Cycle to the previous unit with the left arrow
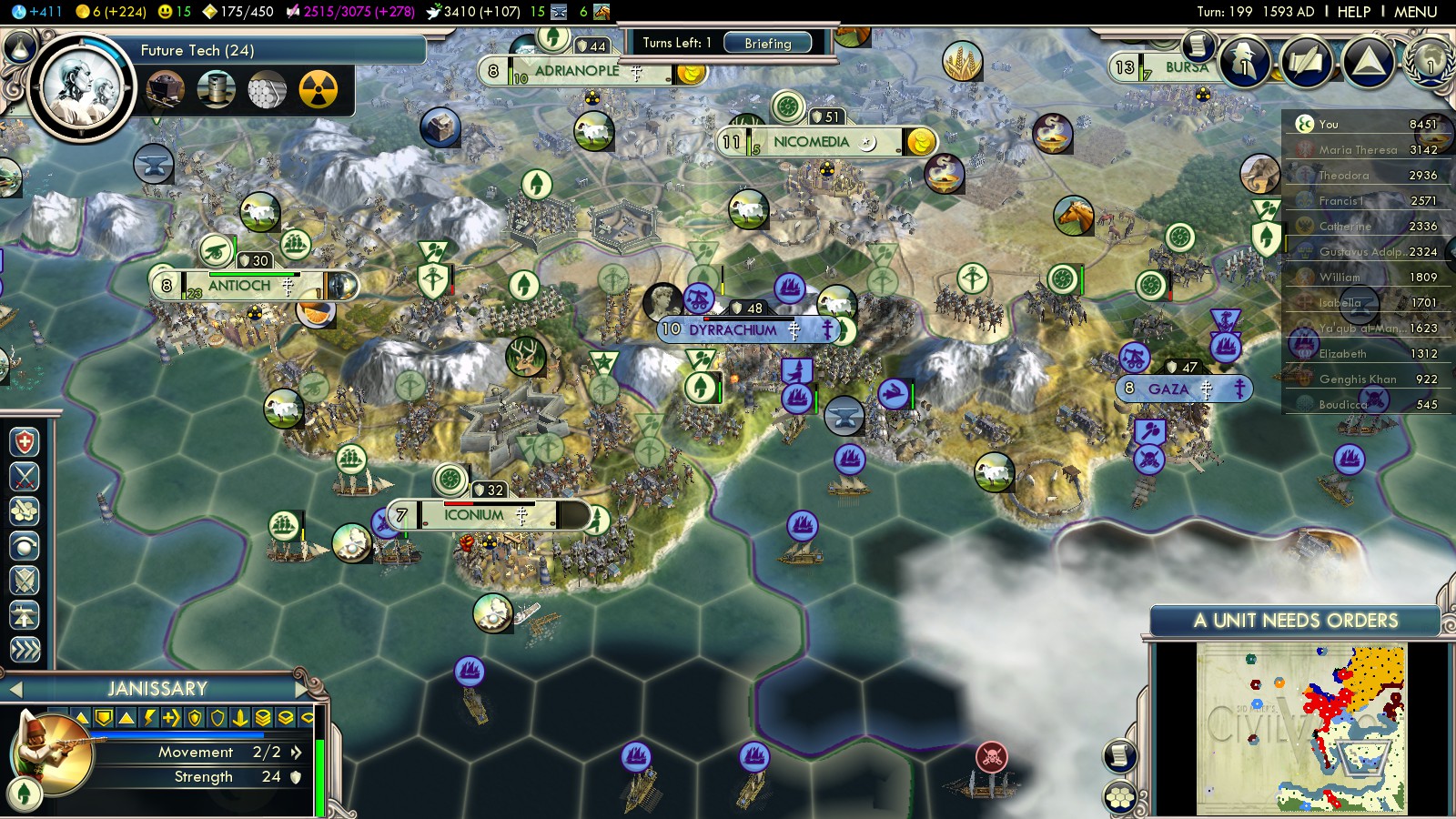This screenshot has width=1456, height=819. click(x=15, y=690)
